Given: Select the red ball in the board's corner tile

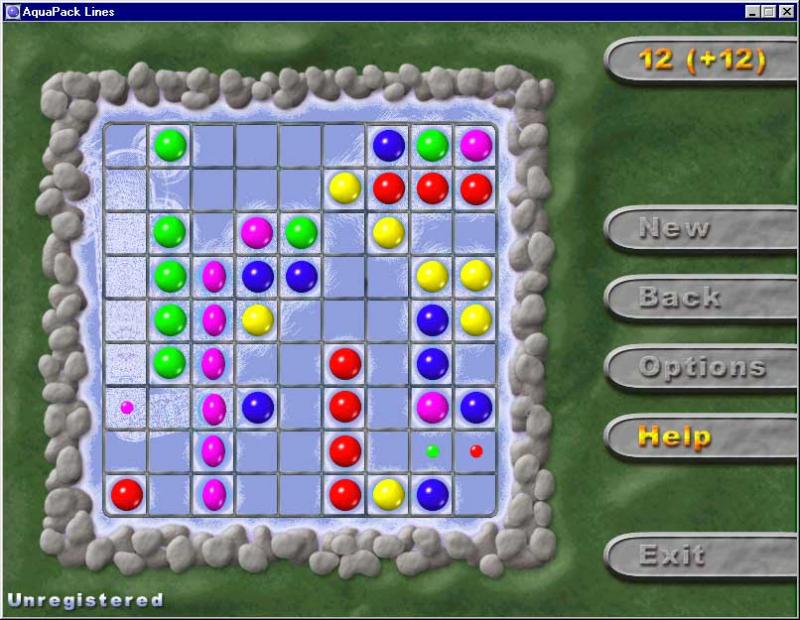Looking at the screenshot, I should [126, 493].
